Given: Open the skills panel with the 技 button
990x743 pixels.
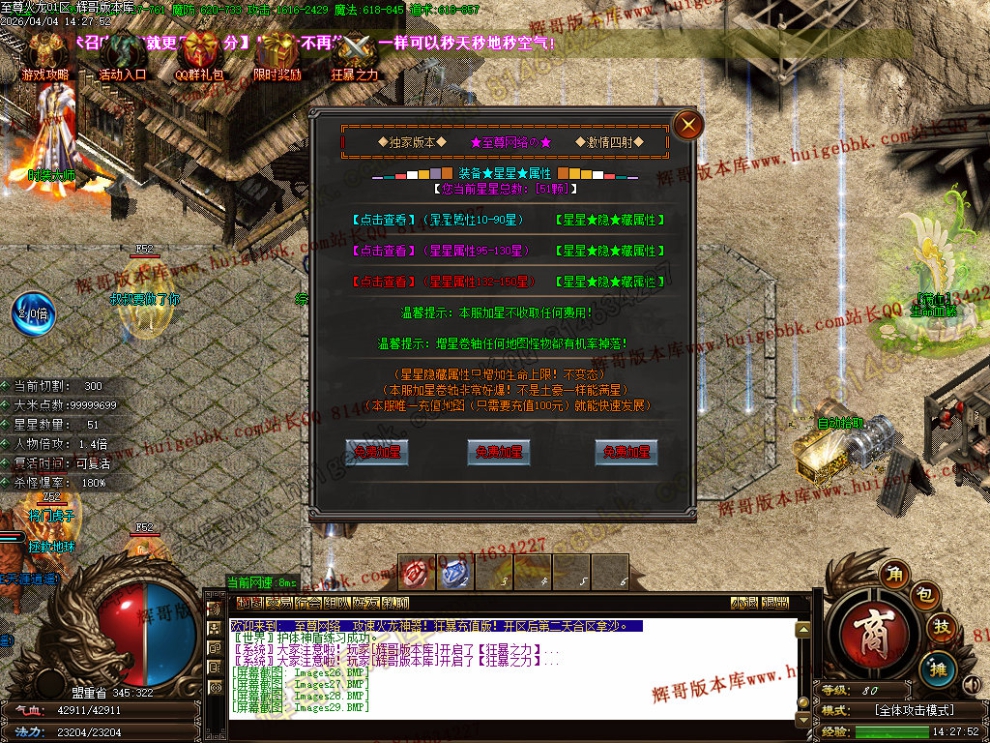Looking at the screenshot, I should (941, 628).
